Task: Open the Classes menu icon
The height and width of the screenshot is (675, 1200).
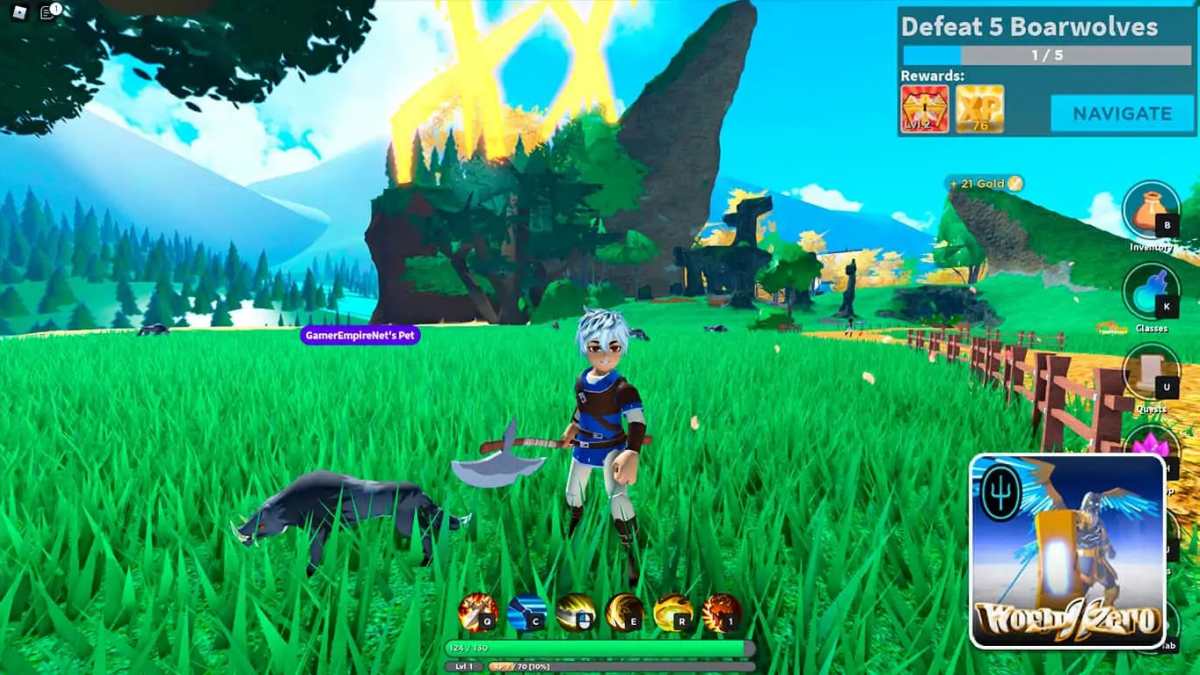Action: (1151, 291)
